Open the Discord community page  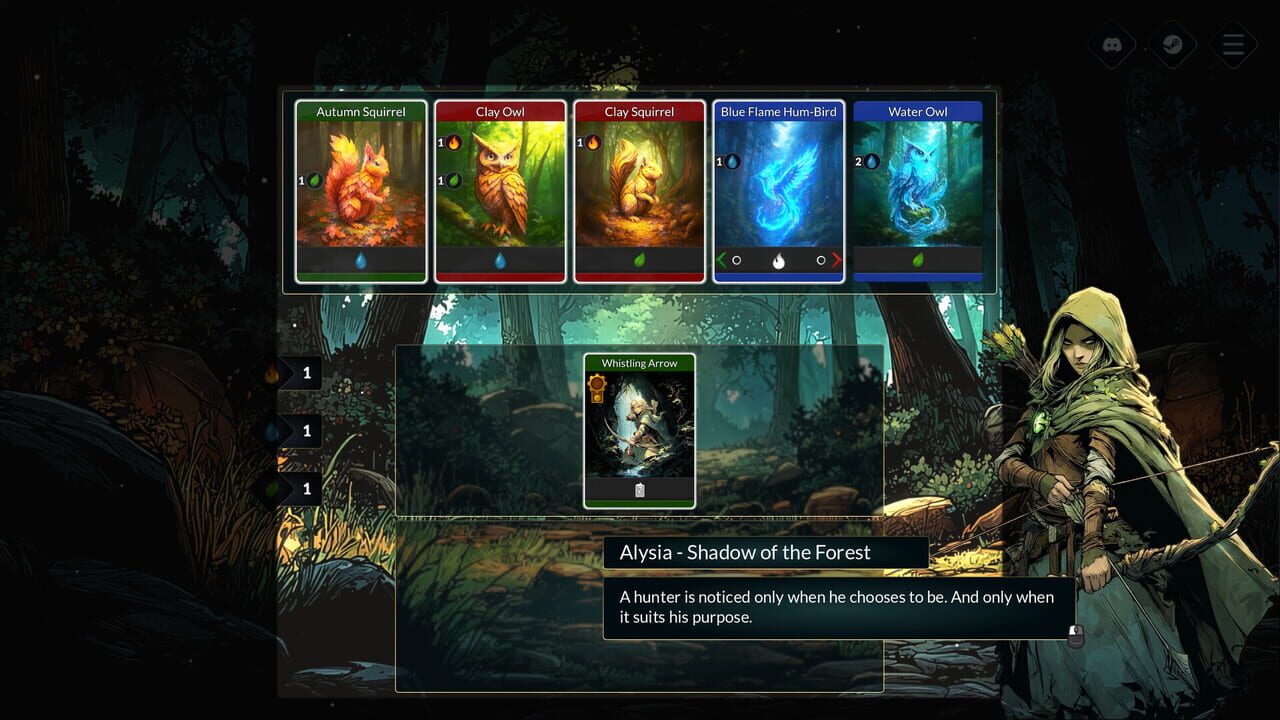pyautogui.click(x=1111, y=45)
